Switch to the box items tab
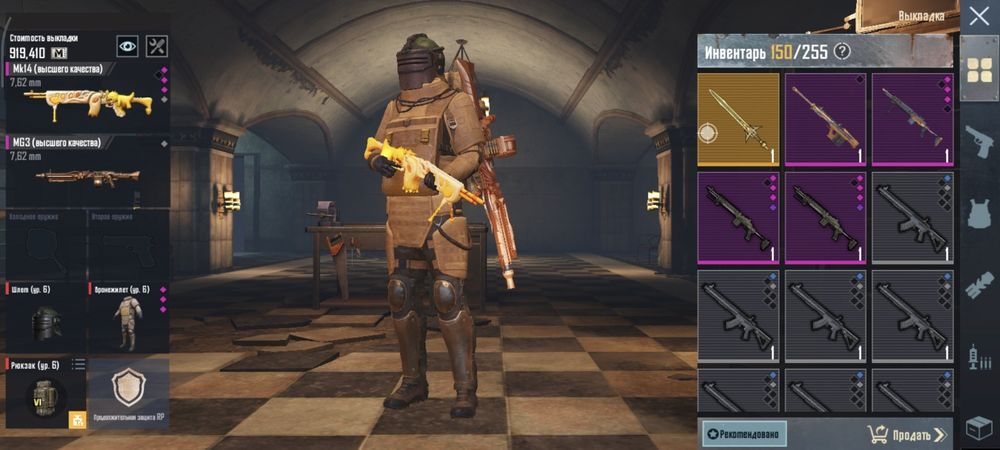Viewport: 1000px width, 450px height. pyautogui.click(x=979, y=428)
